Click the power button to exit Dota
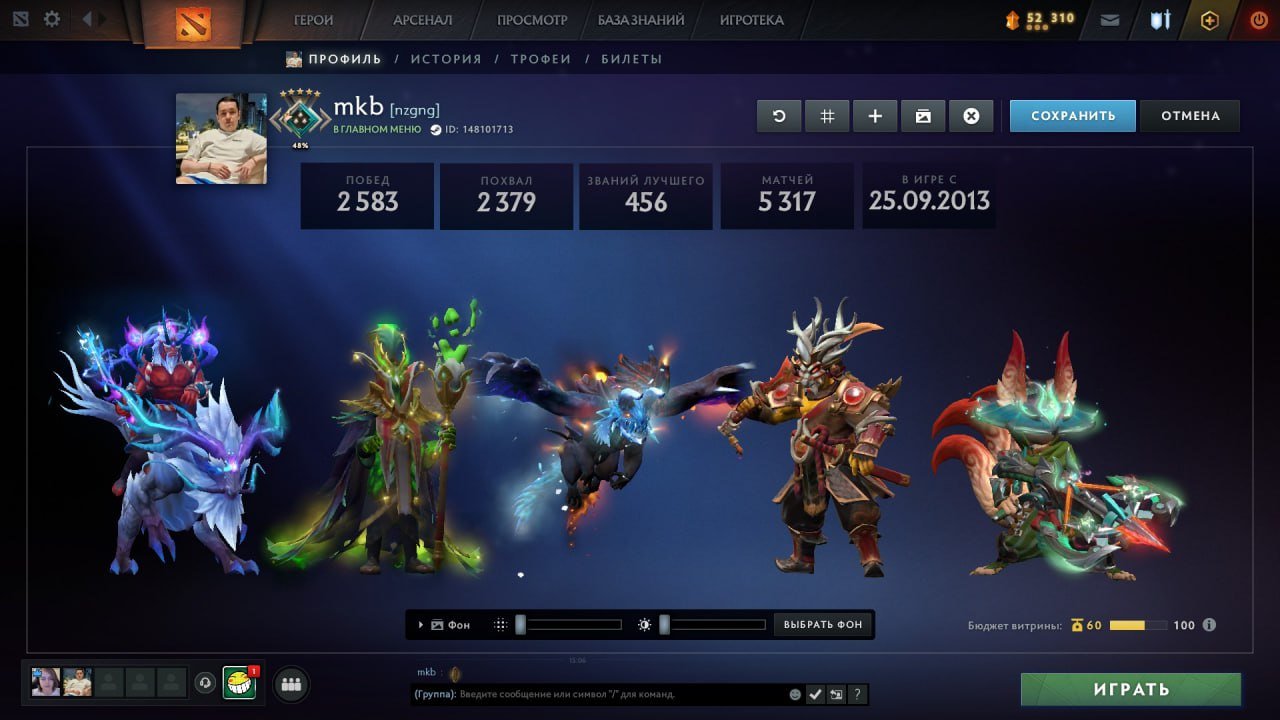1280x720 pixels. [x=1258, y=19]
